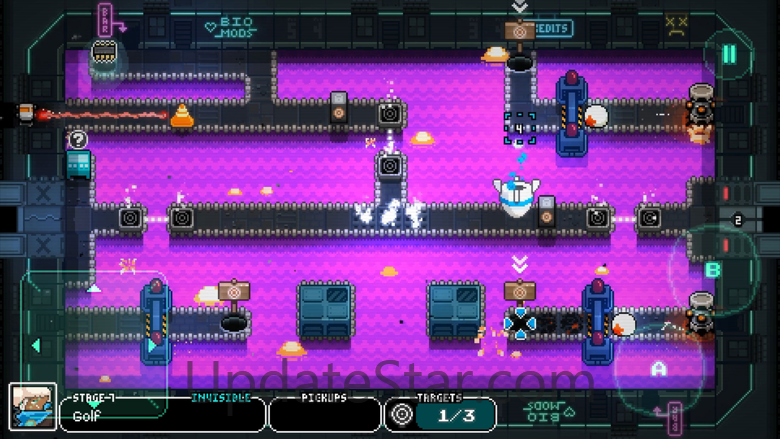780x439 pixels.
Task: Pause the game with the pause button
Action: point(729,54)
